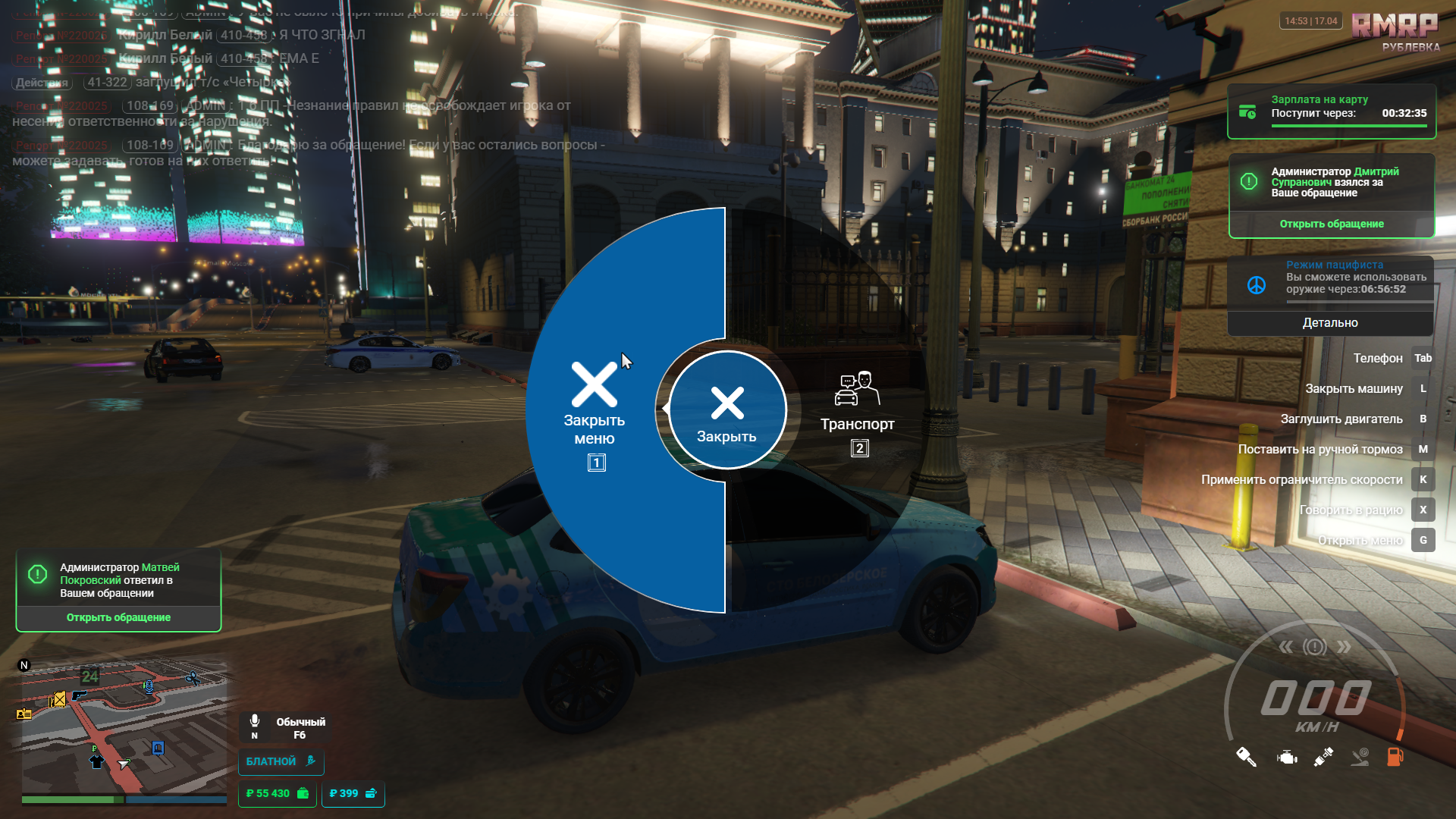Select the bank card balance 399 badge
The image size is (1456, 819).
(353, 793)
